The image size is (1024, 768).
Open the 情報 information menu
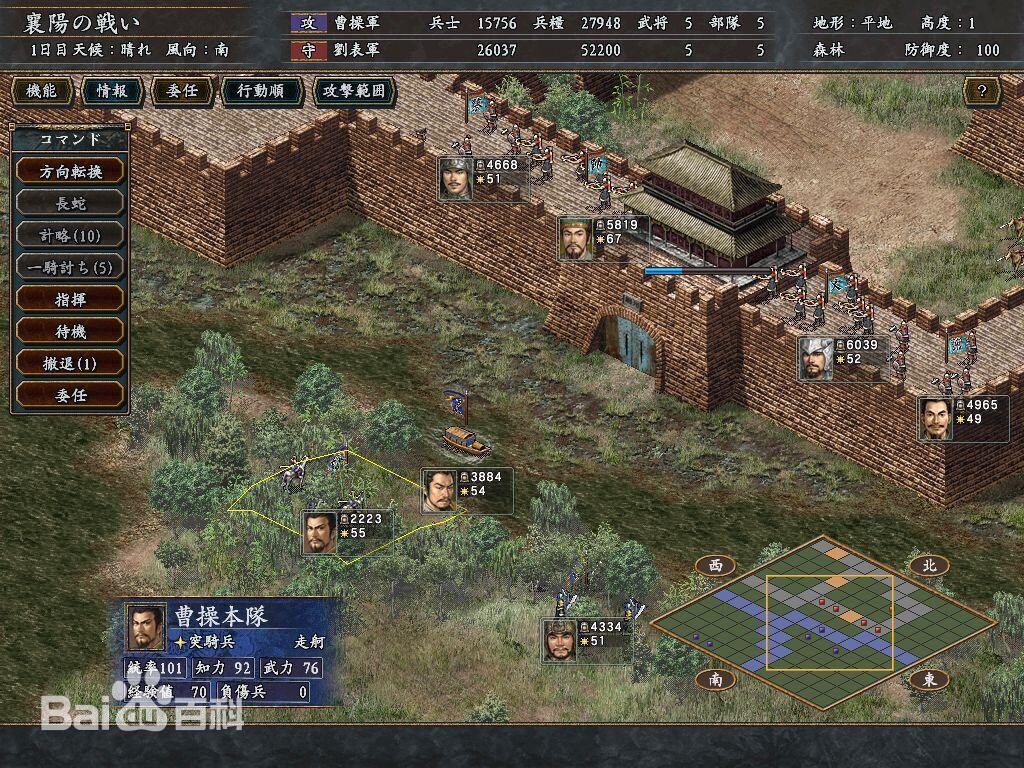coord(111,92)
